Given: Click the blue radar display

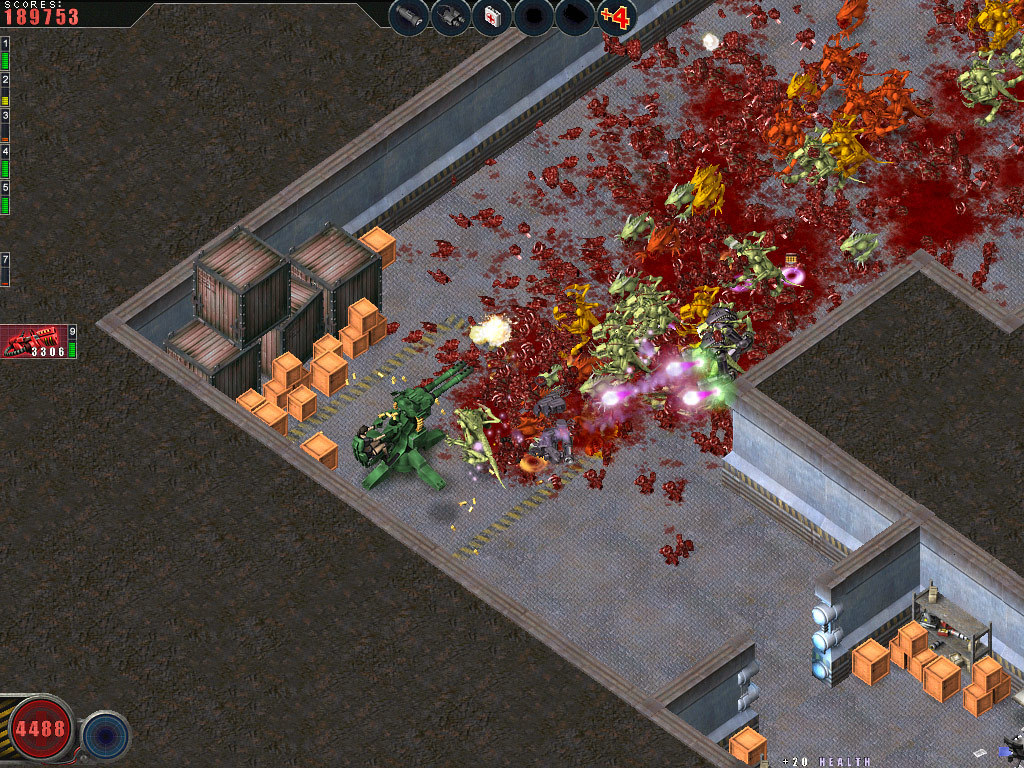Looking at the screenshot, I should coord(105,735).
